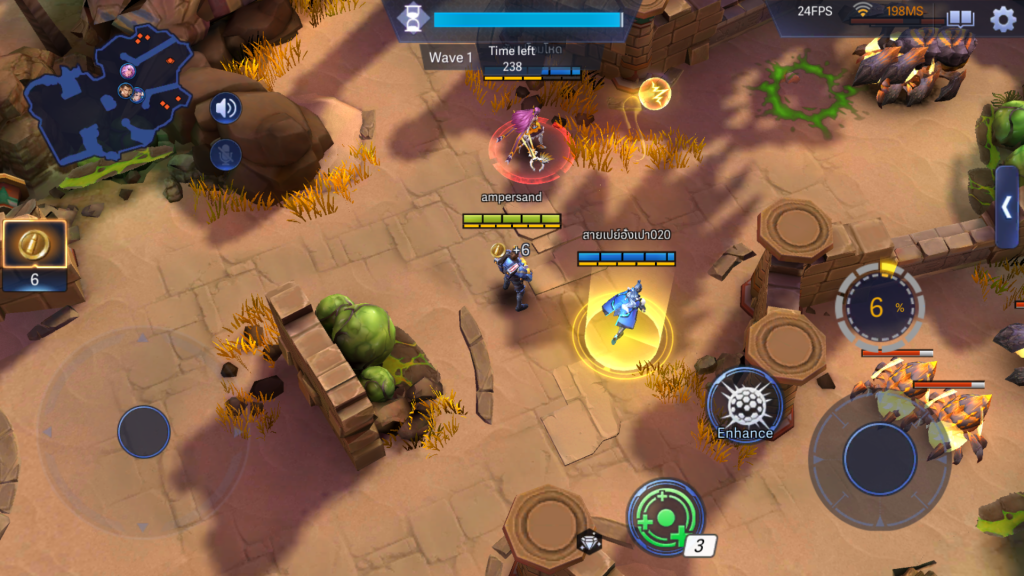Select the gold coin counter panel
Screen dimensions: 1024x576
click(34, 256)
